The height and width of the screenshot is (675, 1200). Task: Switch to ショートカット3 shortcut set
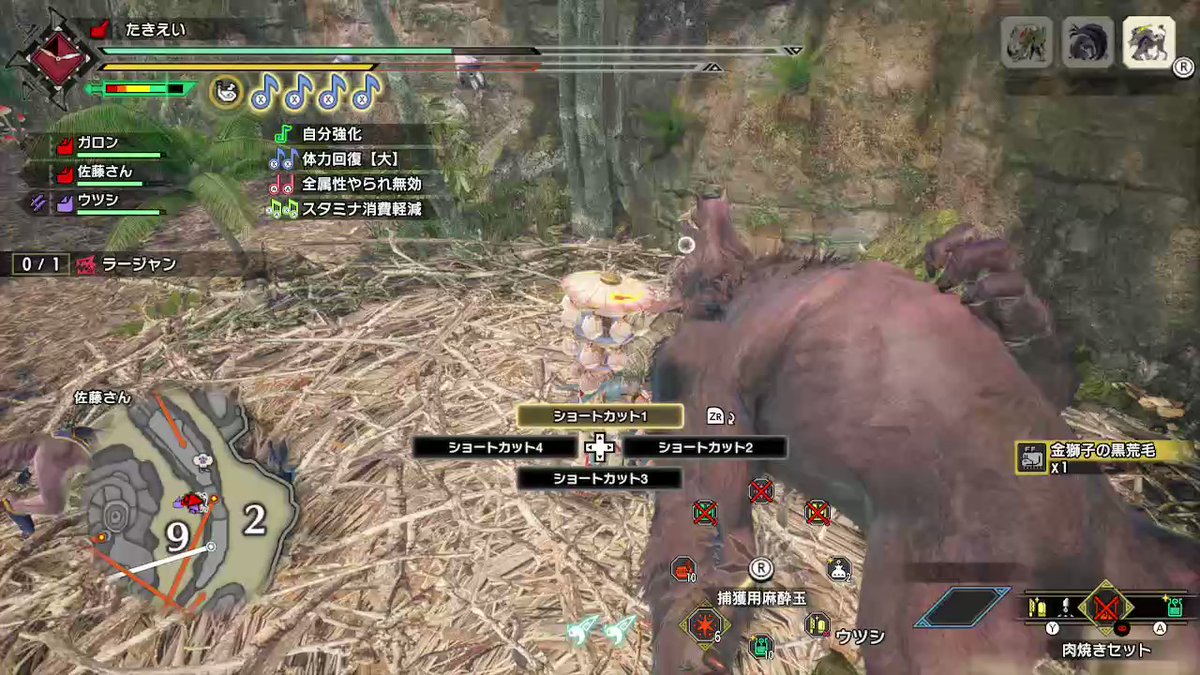pos(599,479)
